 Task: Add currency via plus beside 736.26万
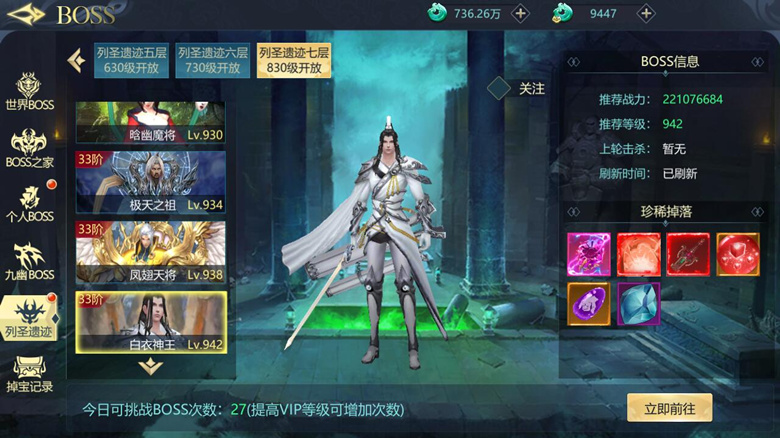click(520, 13)
